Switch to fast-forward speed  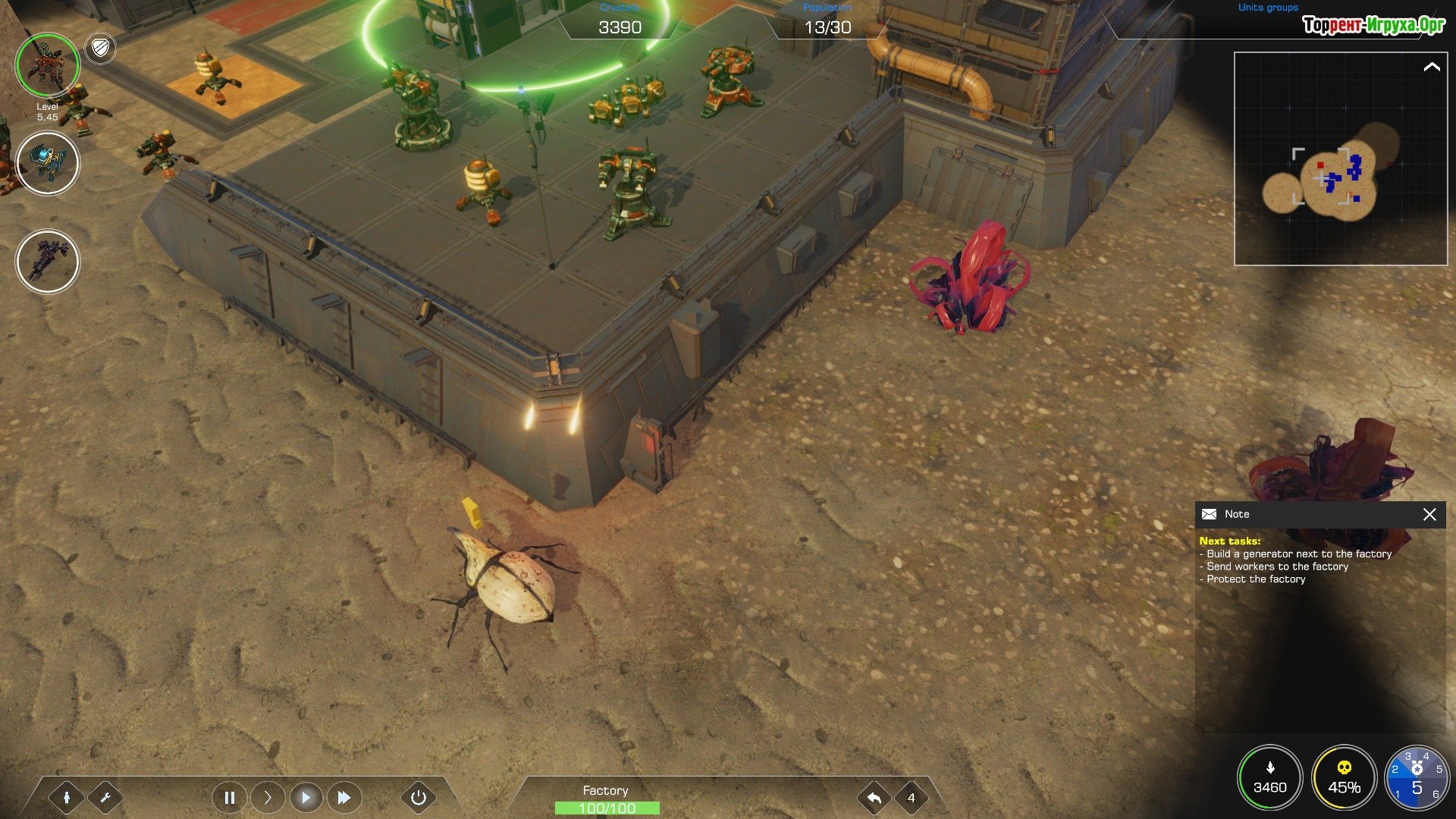[x=344, y=798]
